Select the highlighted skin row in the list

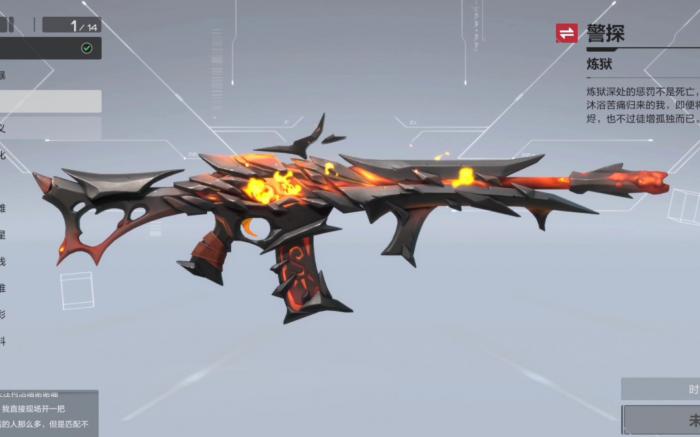(50, 101)
